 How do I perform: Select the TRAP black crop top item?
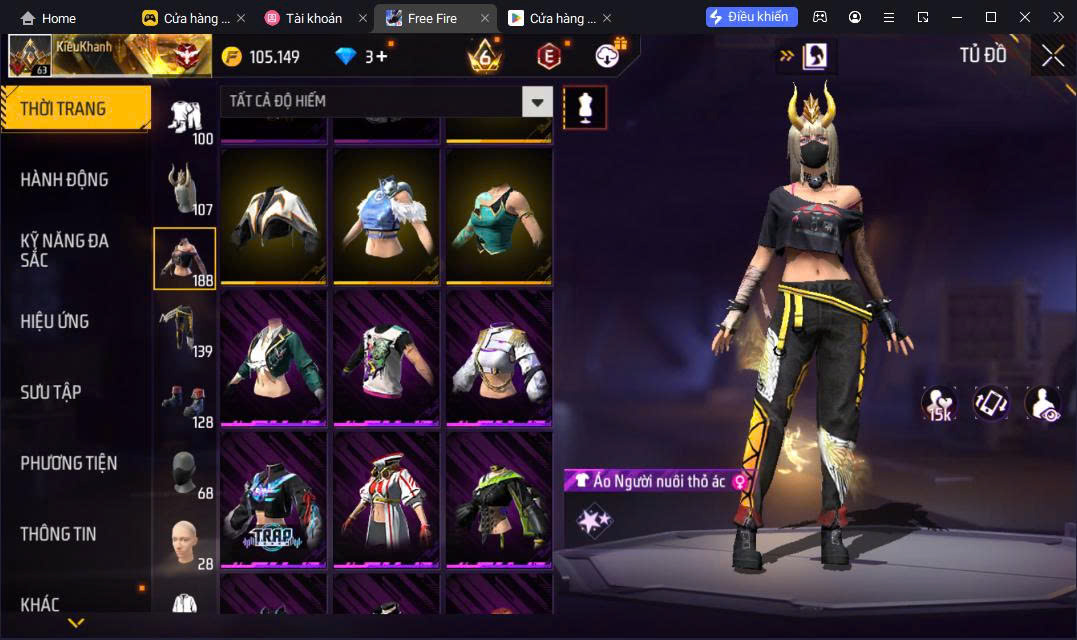coord(273,501)
